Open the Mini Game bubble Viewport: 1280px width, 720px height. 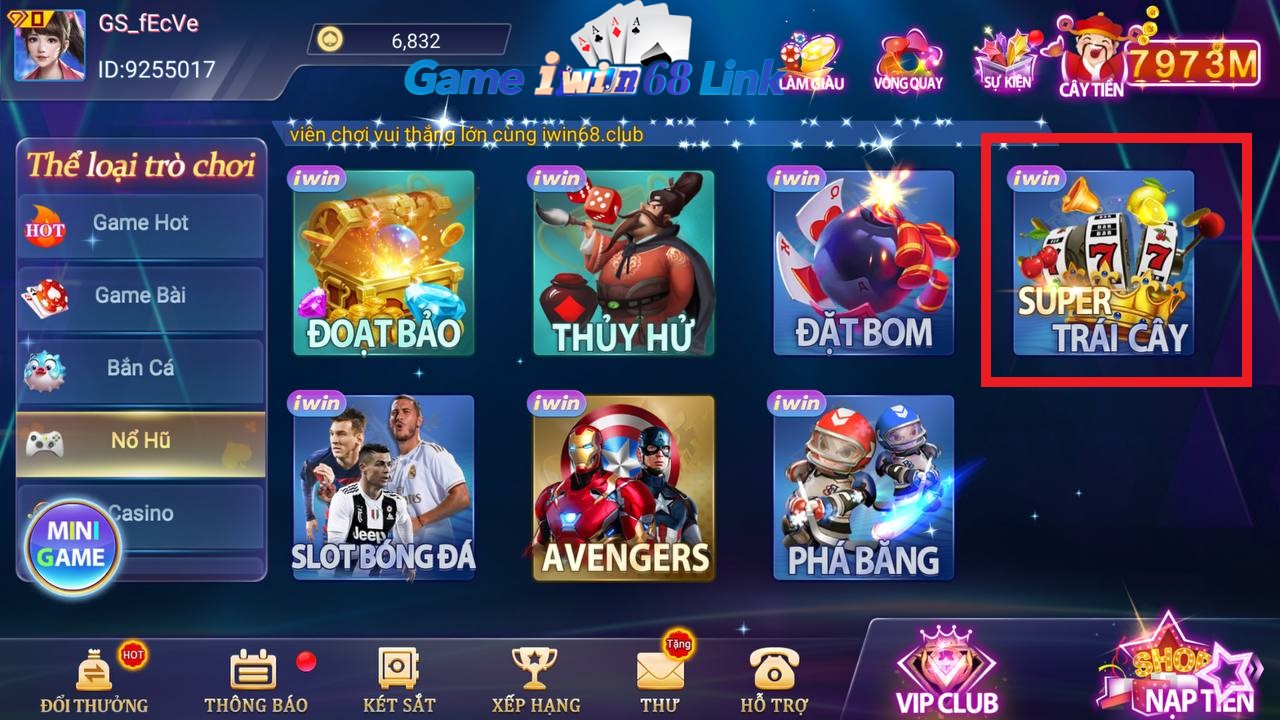[x=74, y=545]
